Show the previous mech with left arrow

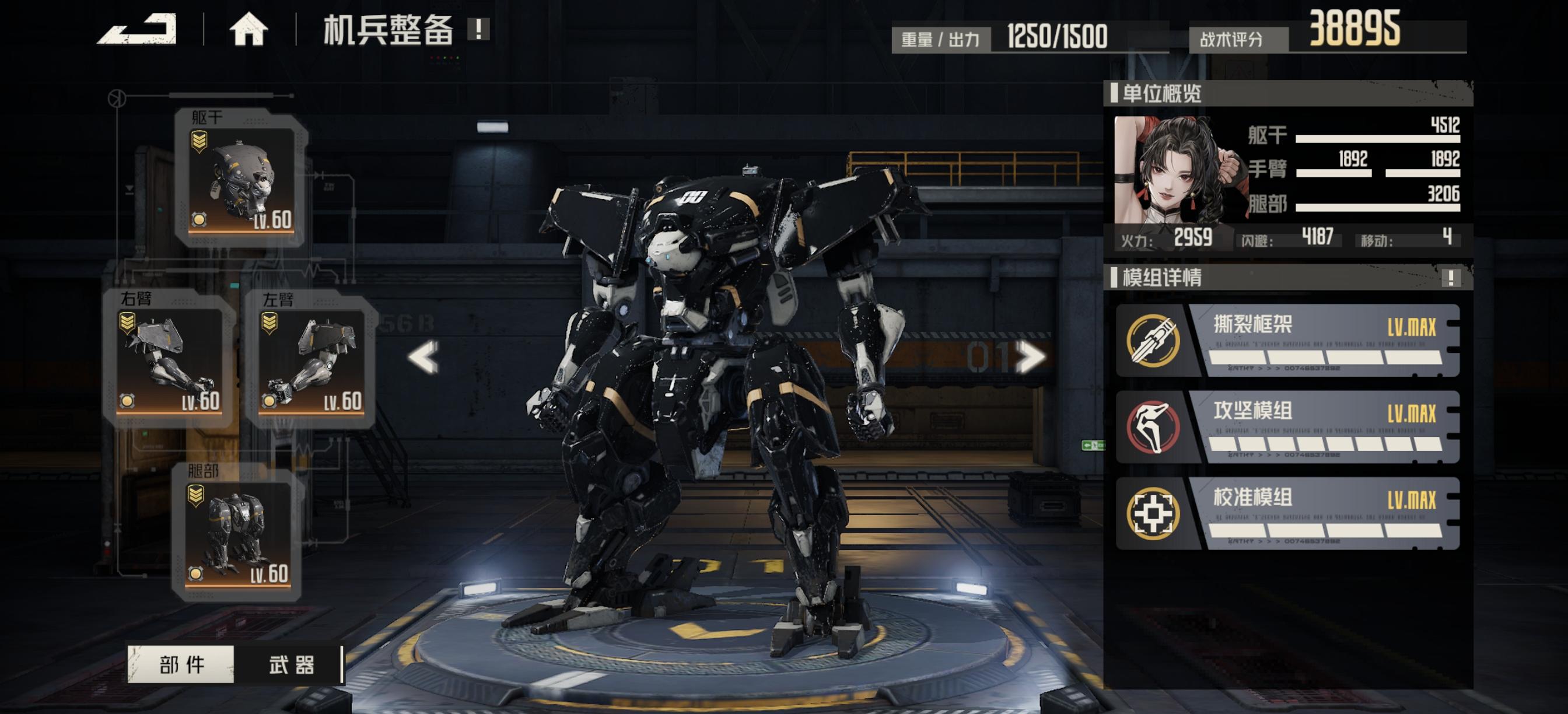coord(423,356)
